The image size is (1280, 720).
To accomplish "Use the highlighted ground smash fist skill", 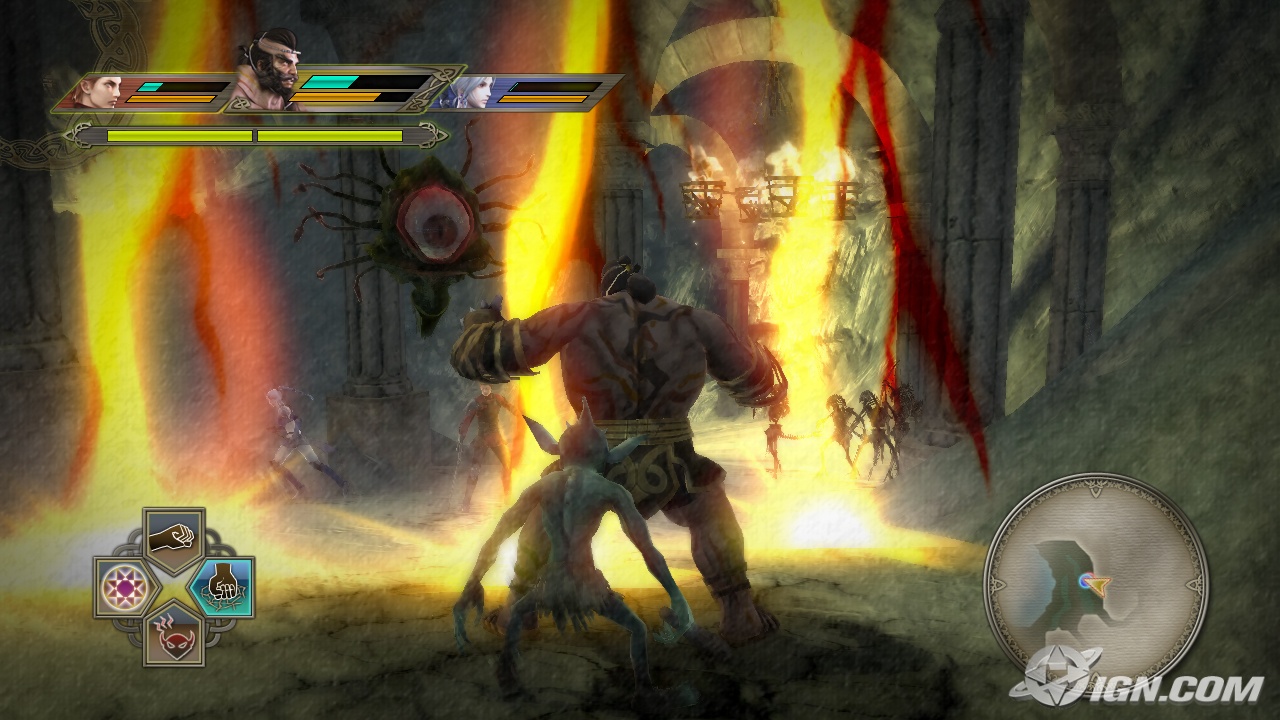I will [221, 587].
